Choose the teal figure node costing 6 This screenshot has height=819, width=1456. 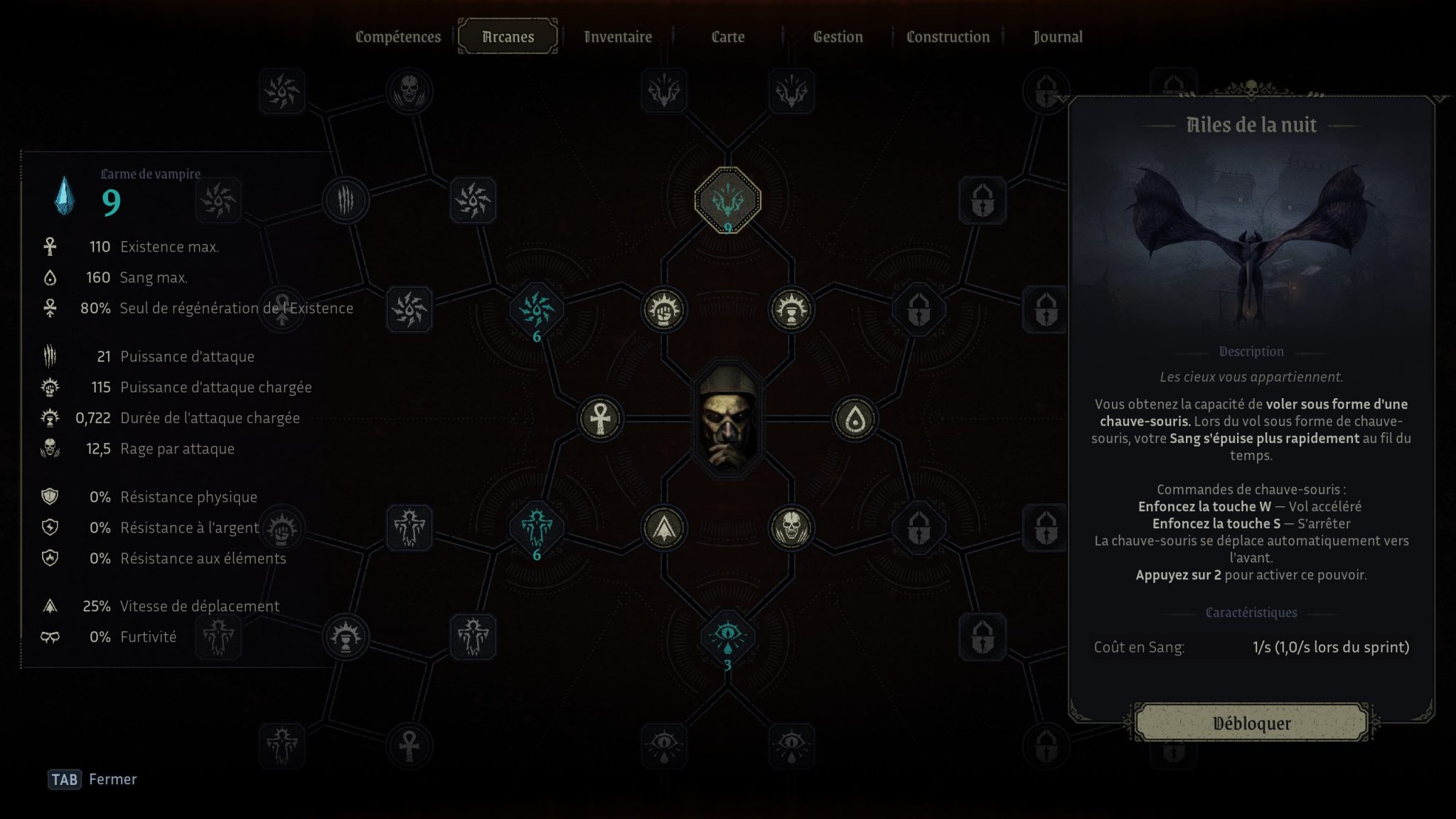point(537,528)
